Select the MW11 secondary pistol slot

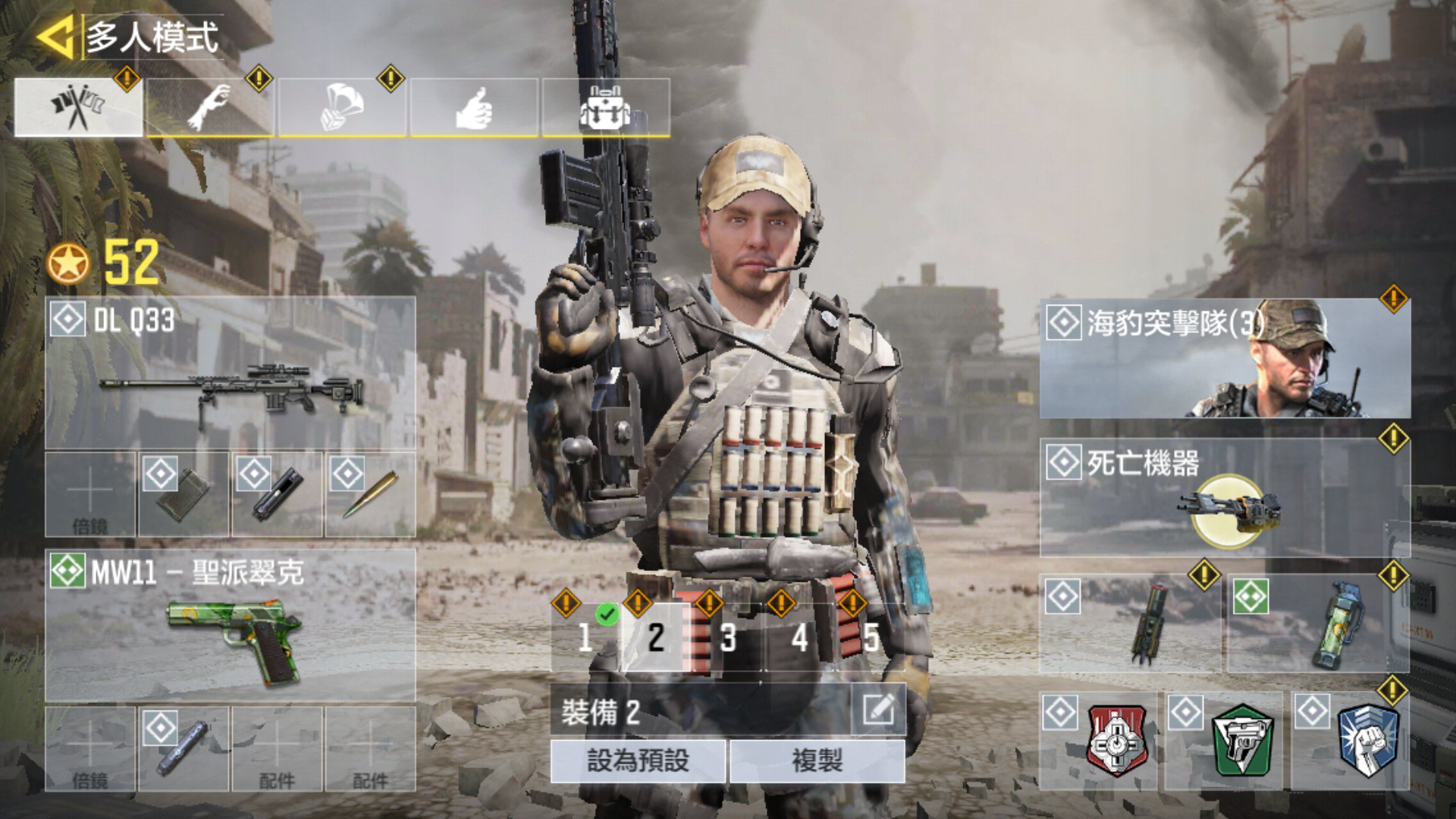click(231, 625)
